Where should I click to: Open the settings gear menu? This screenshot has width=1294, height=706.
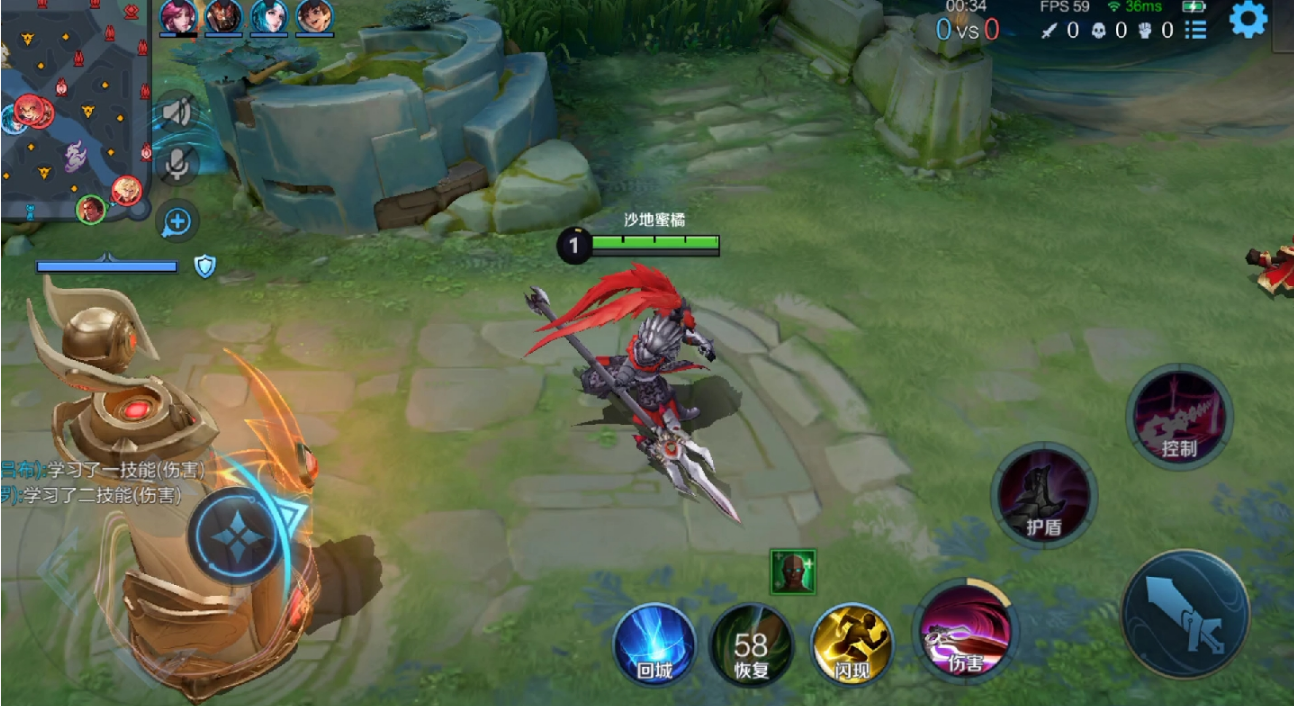coord(1248,21)
